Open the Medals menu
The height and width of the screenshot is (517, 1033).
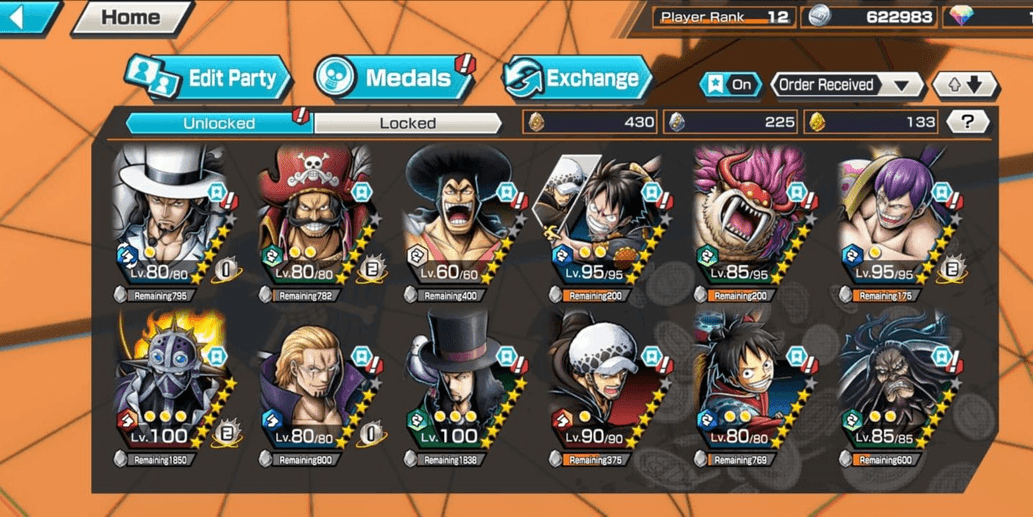394,78
